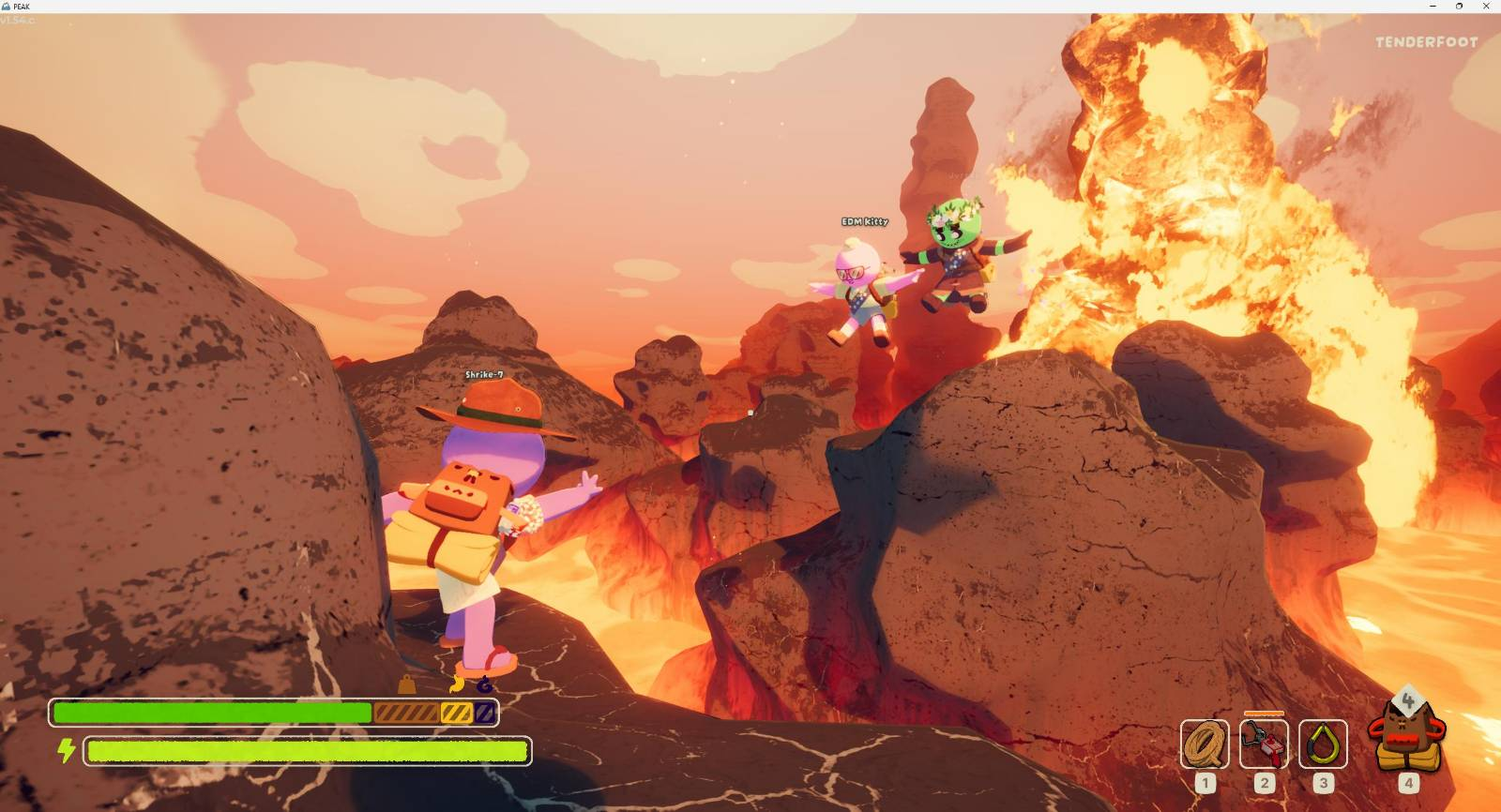
Task: Select the red grappling claw gun slot
Action: point(1264,744)
